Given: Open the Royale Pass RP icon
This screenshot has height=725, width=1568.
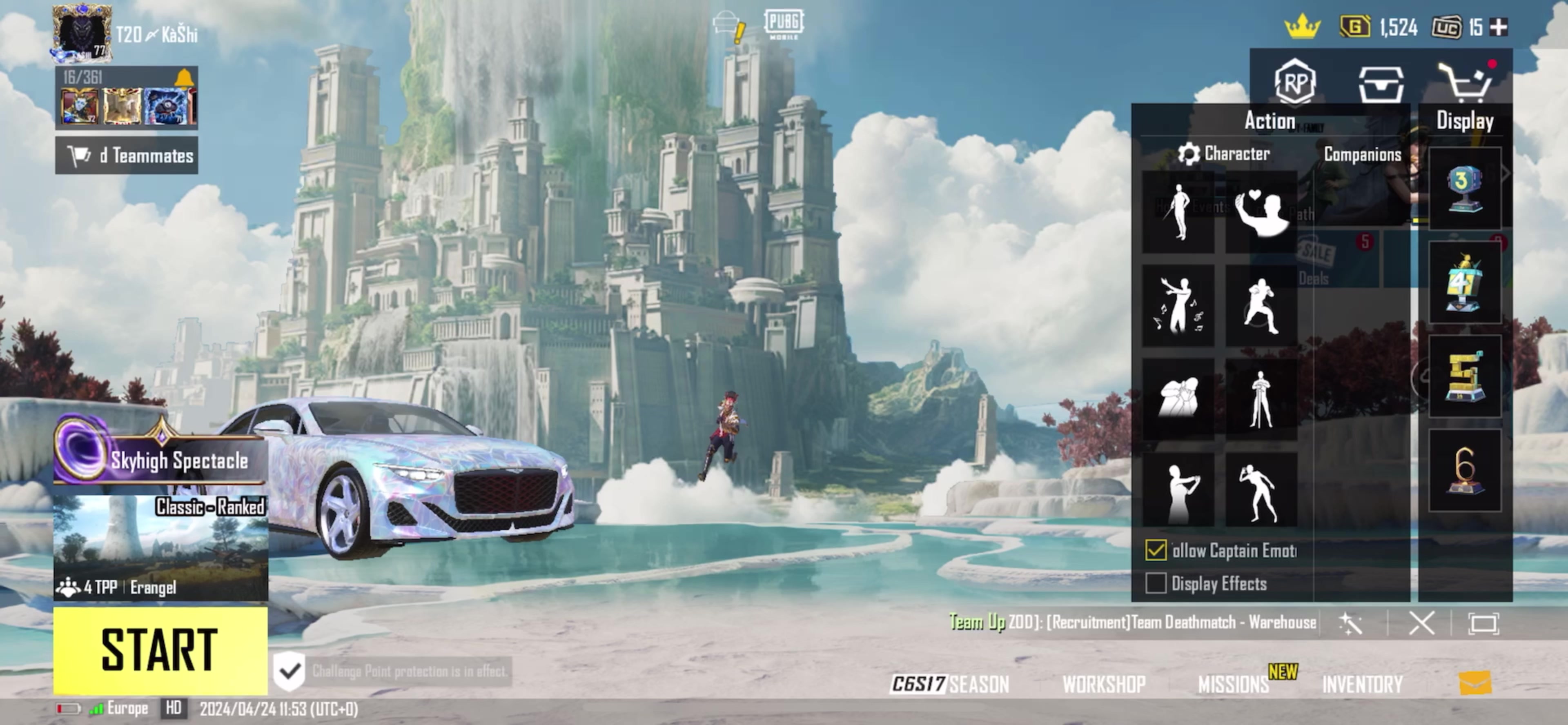Looking at the screenshot, I should tap(1295, 82).
